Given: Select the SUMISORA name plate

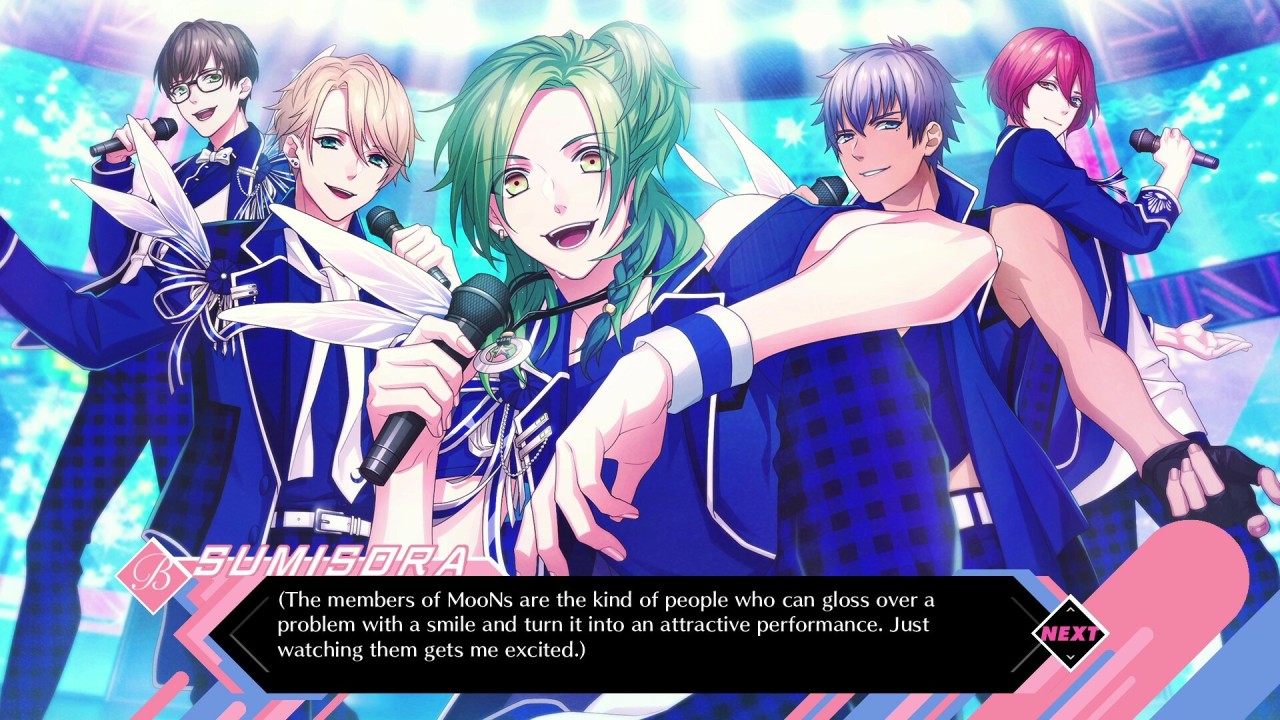Looking at the screenshot, I should (330, 560).
